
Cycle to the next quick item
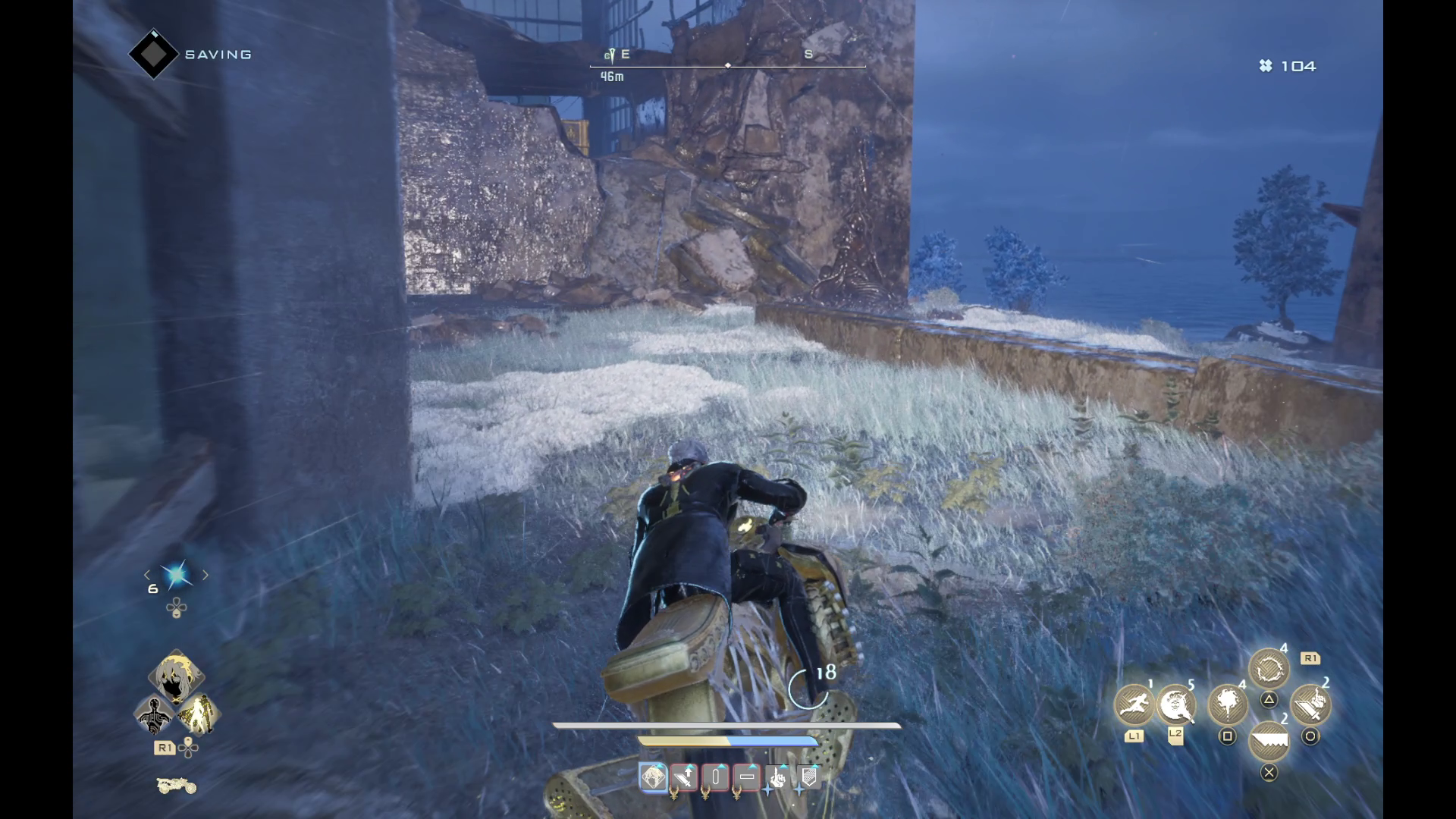[x=205, y=576]
